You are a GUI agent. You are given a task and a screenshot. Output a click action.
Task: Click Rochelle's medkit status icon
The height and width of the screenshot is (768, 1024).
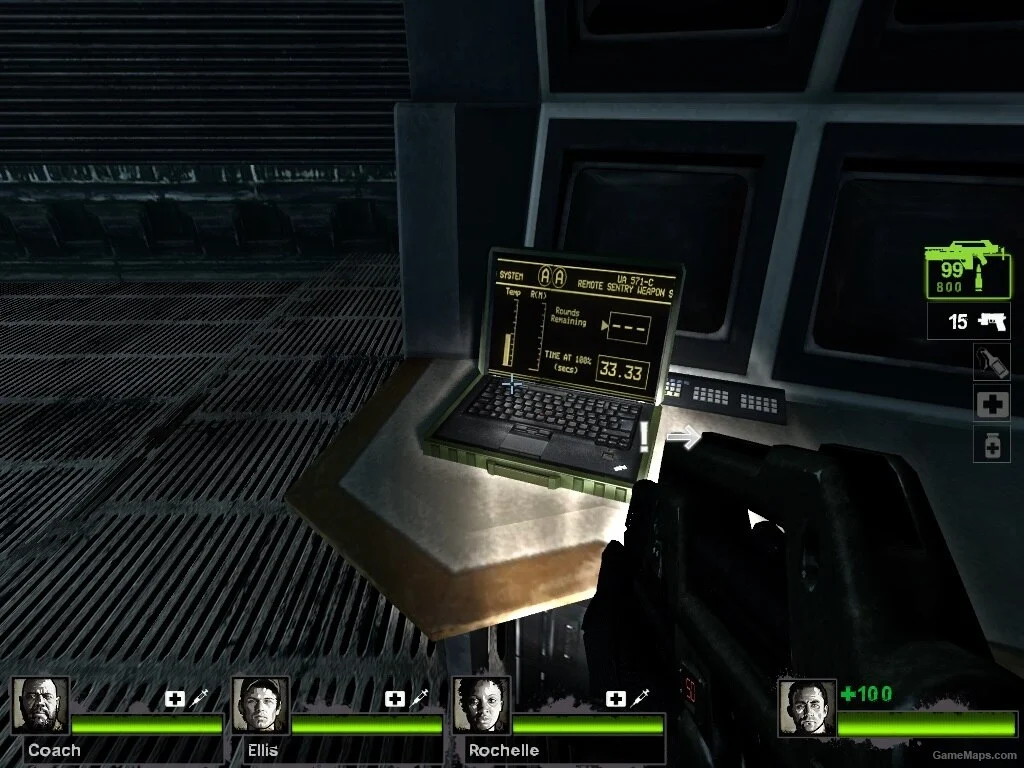615,699
